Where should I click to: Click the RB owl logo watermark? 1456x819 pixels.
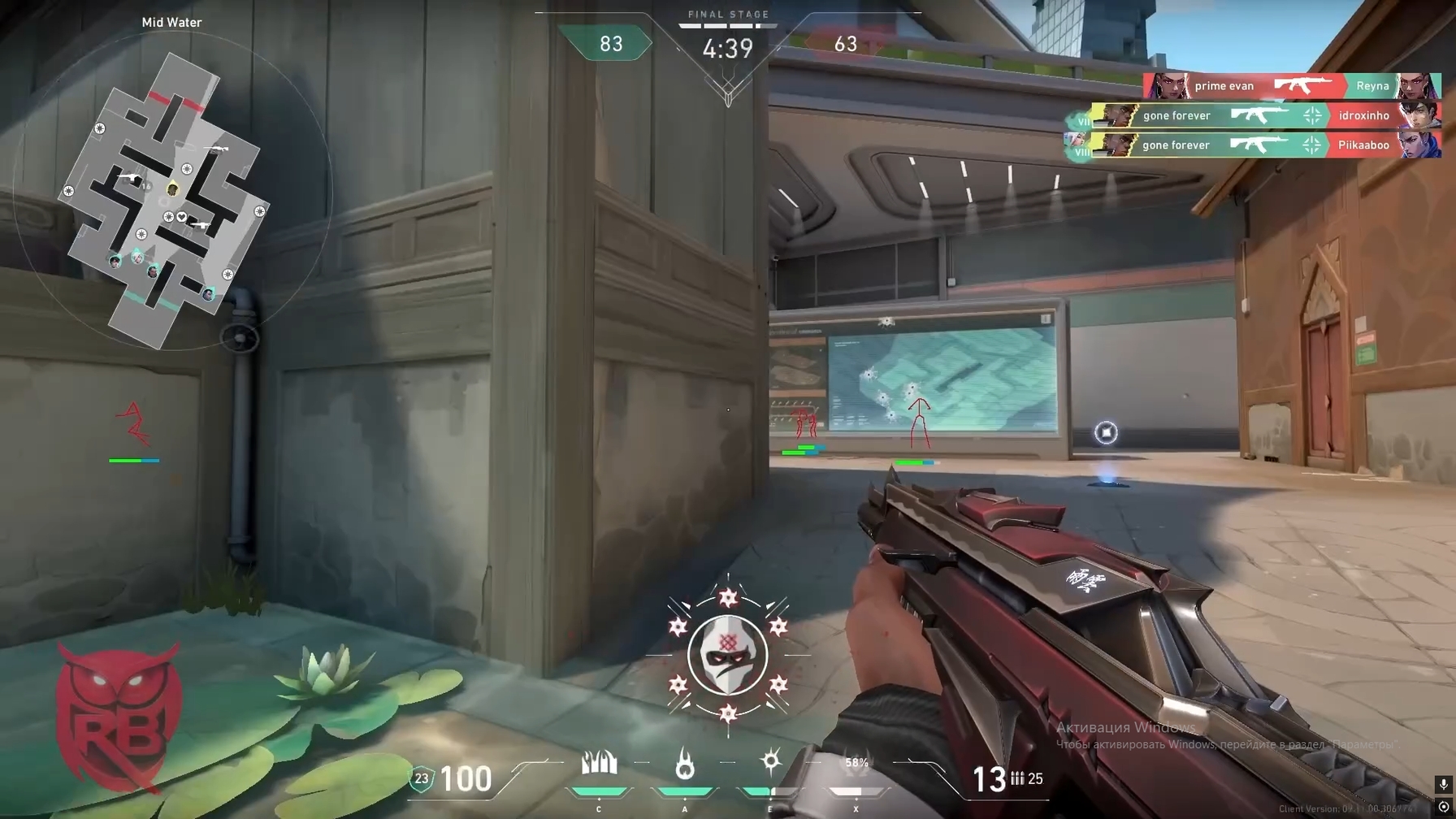119,709
